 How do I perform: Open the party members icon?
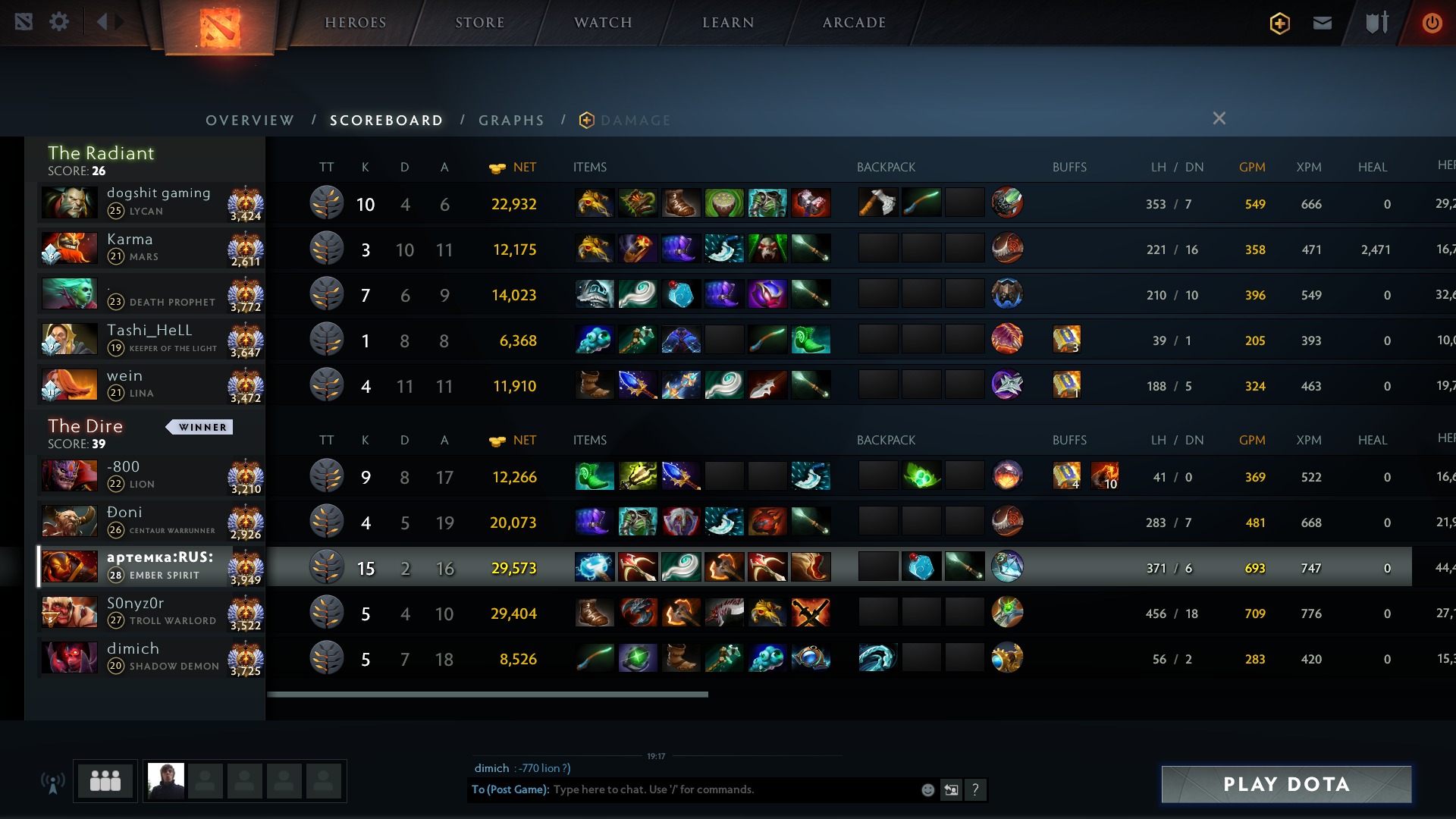[x=105, y=781]
